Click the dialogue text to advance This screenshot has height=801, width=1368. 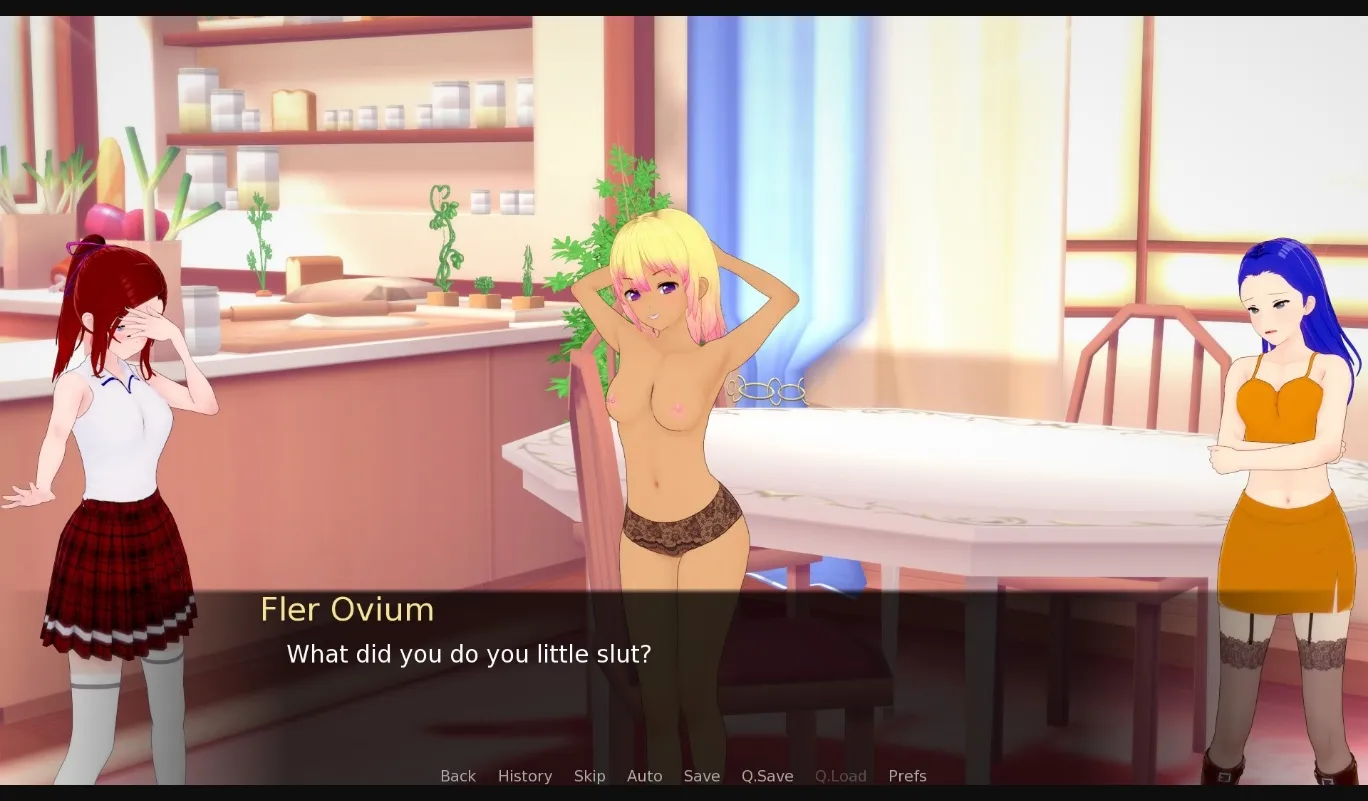pos(469,654)
